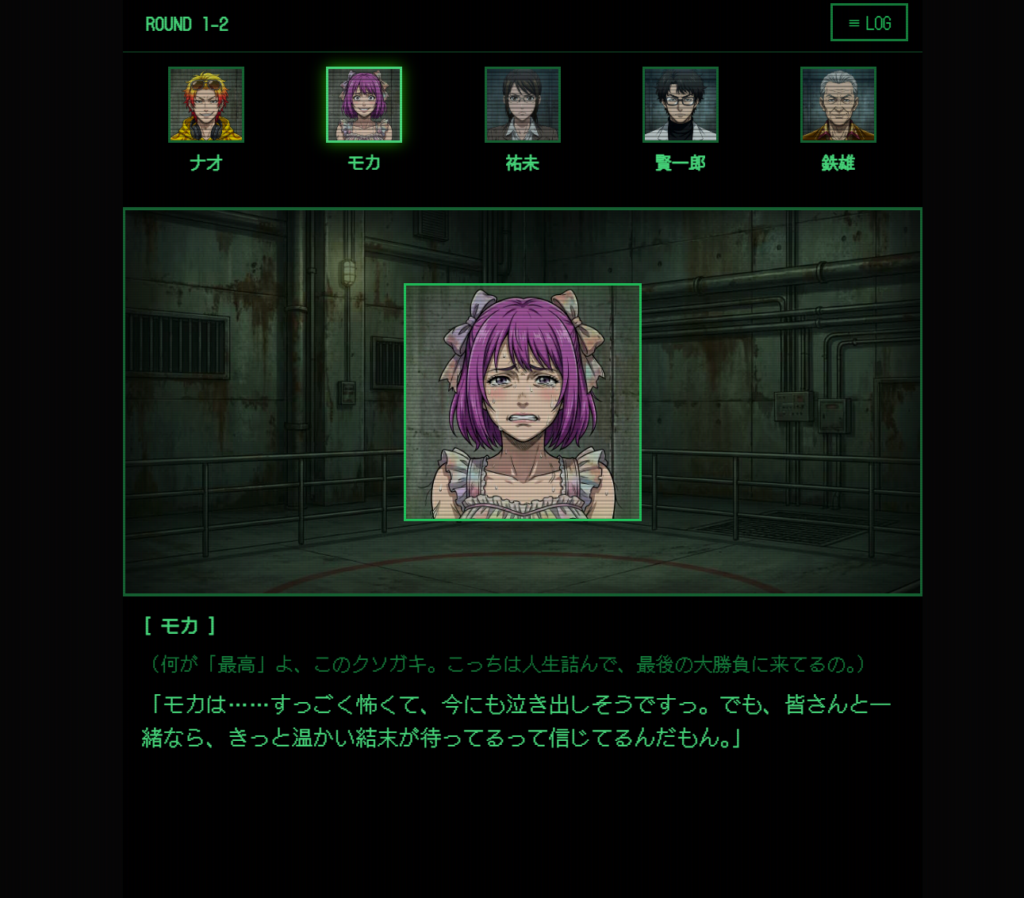The width and height of the screenshot is (1024, 898).
Task: Pick the 鉄雄 character portrait
Action: tap(838, 105)
